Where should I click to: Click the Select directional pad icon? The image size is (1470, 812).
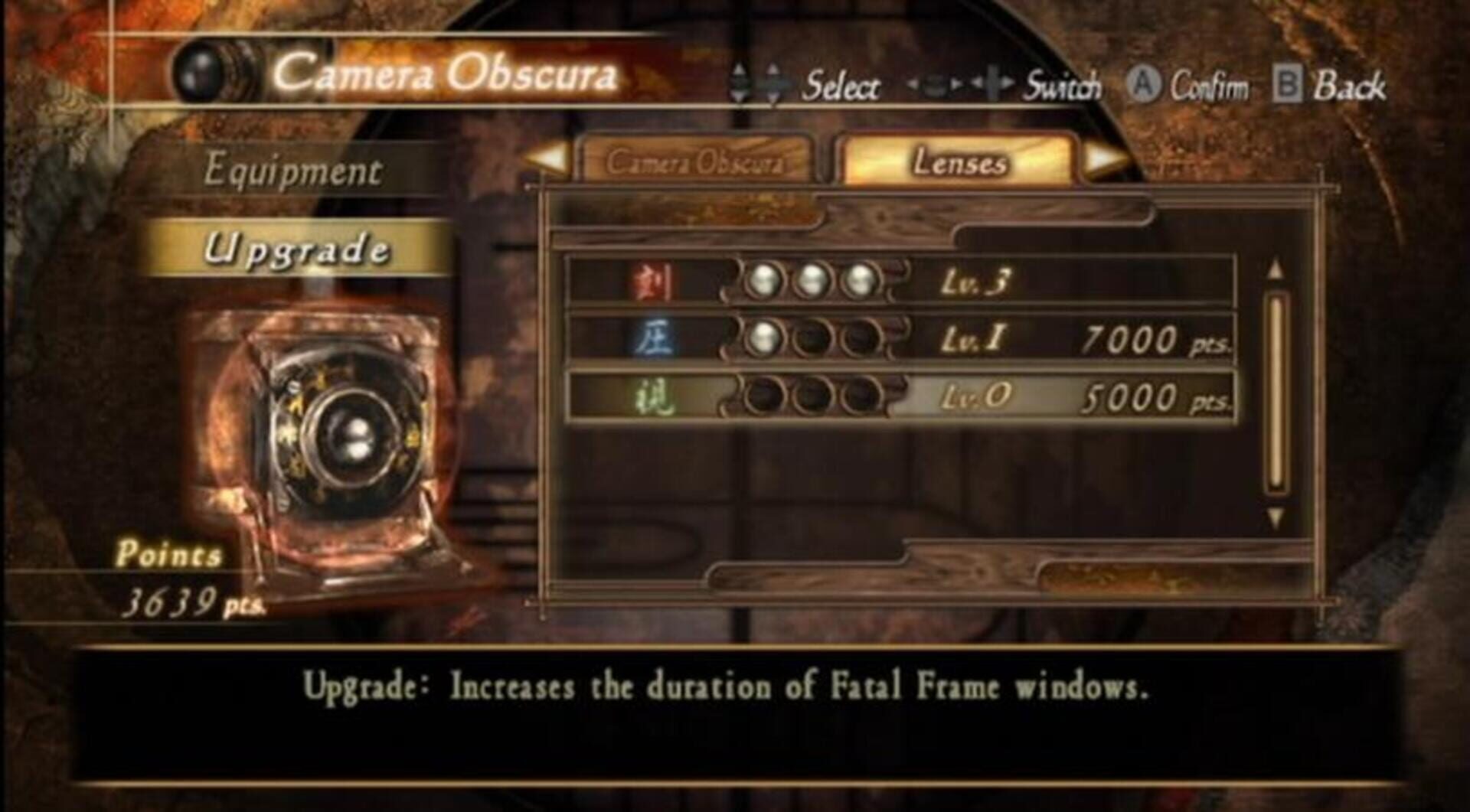click(758, 84)
